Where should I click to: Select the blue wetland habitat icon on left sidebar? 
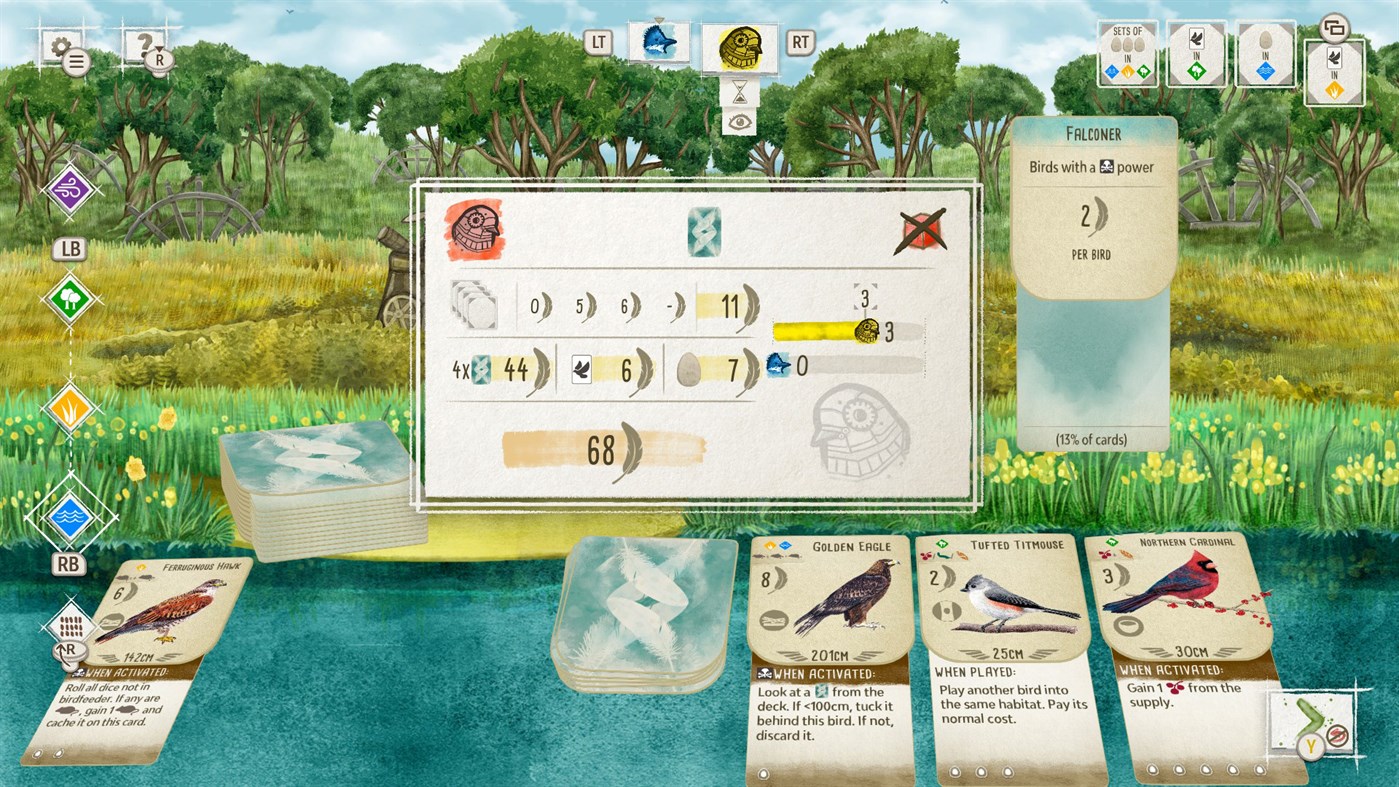tap(70, 516)
